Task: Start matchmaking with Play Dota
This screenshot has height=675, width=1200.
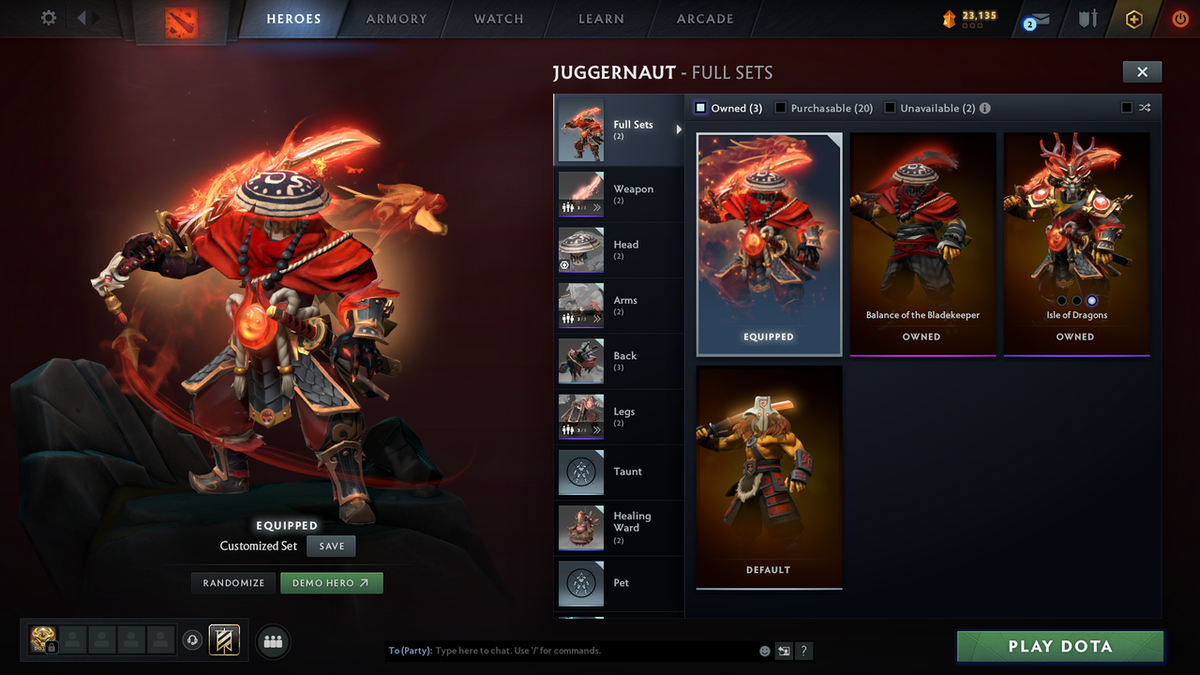Action: 1060,646
